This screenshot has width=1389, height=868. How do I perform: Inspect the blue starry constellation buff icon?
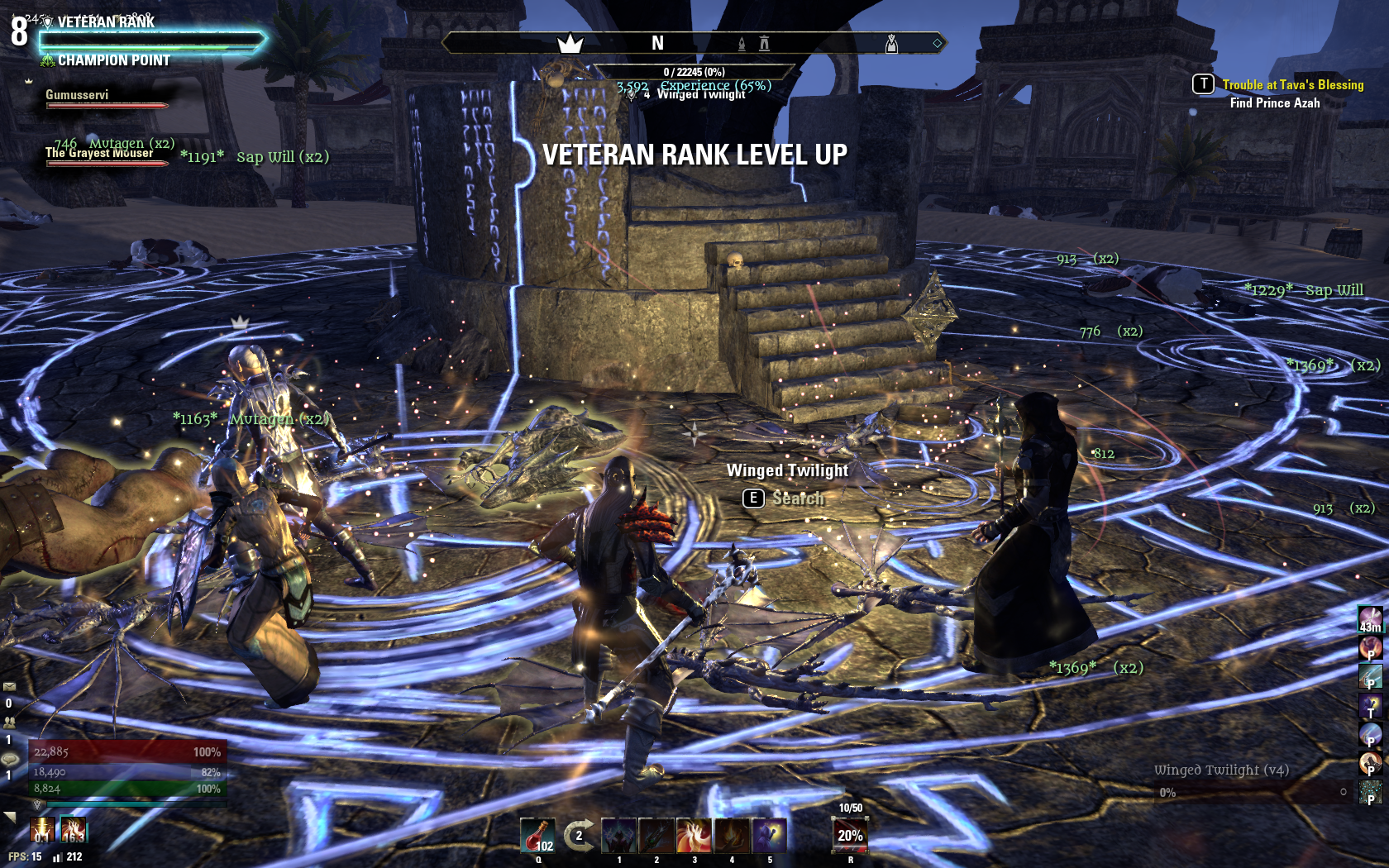click(x=1370, y=792)
